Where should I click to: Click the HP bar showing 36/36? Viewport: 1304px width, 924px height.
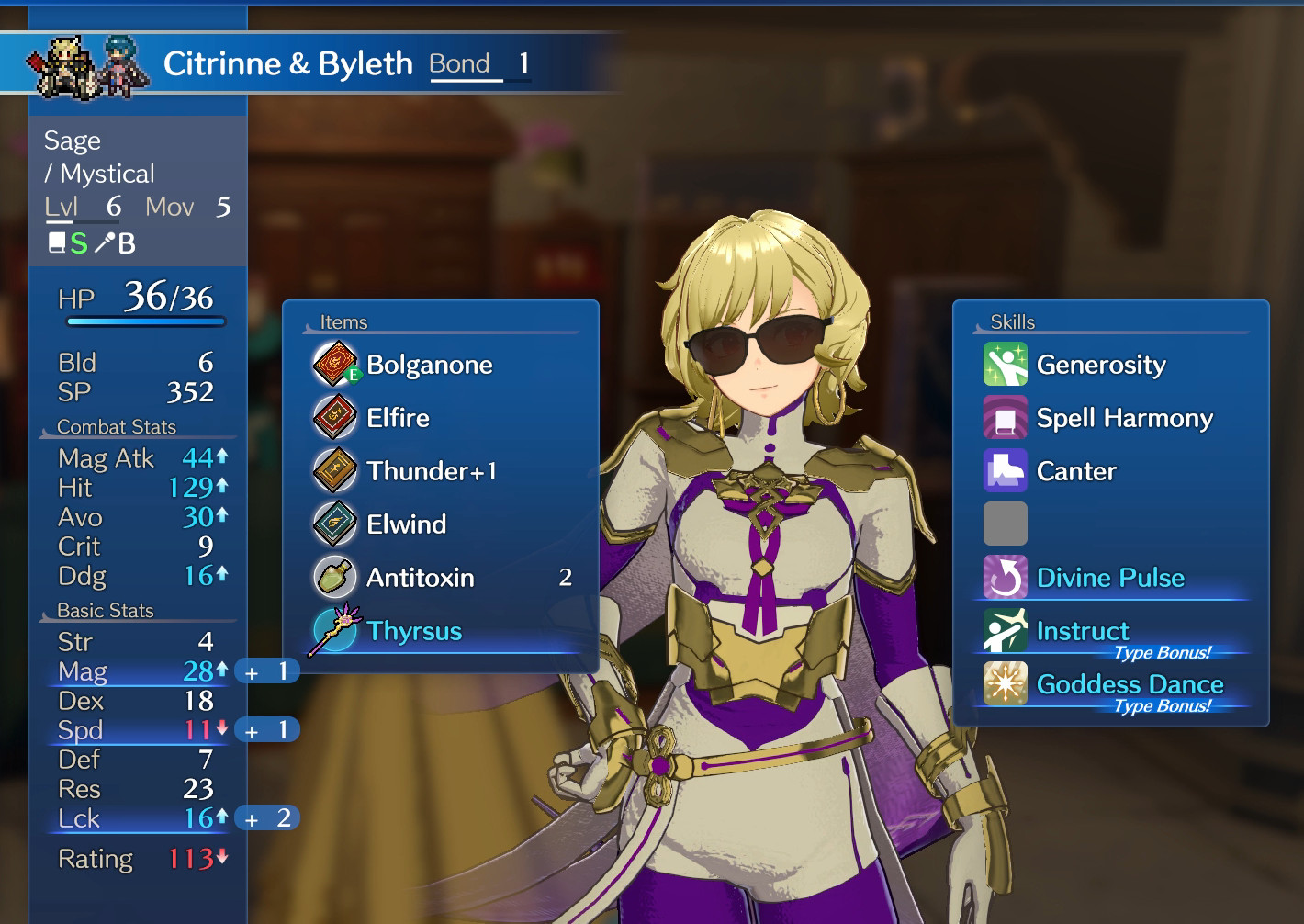pyautogui.click(x=147, y=321)
